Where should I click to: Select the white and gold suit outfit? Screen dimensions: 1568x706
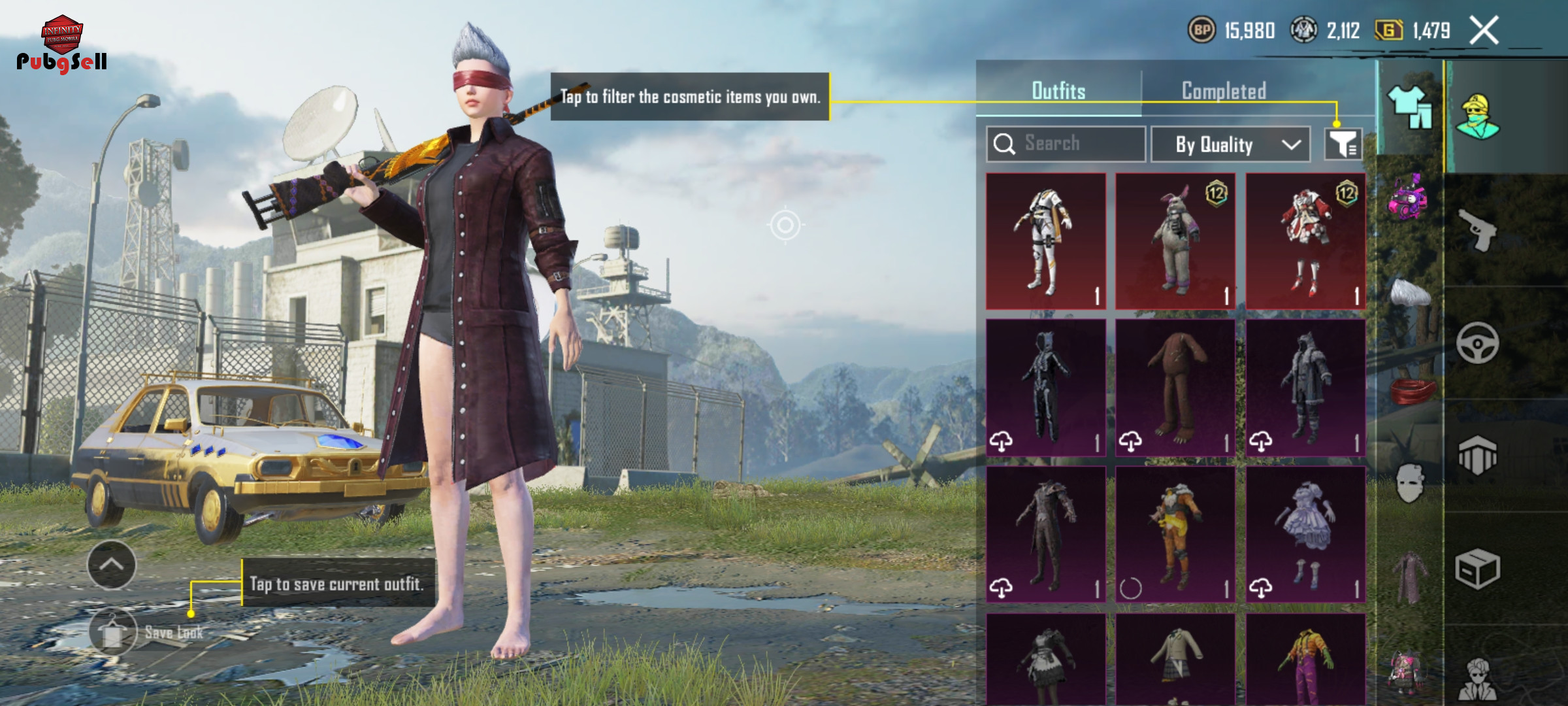(1045, 241)
